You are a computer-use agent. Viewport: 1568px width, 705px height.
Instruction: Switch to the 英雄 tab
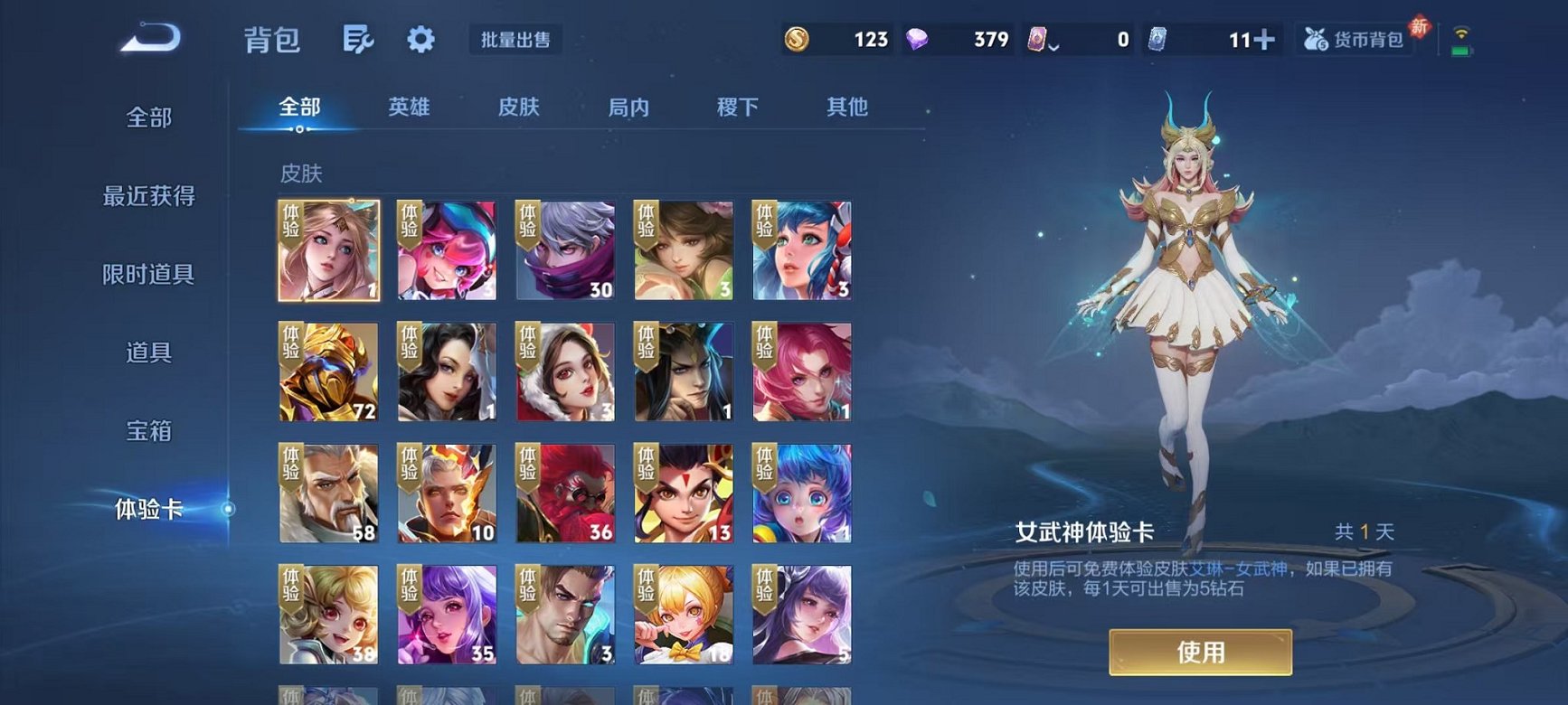pyautogui.click(x=411, y=107)
